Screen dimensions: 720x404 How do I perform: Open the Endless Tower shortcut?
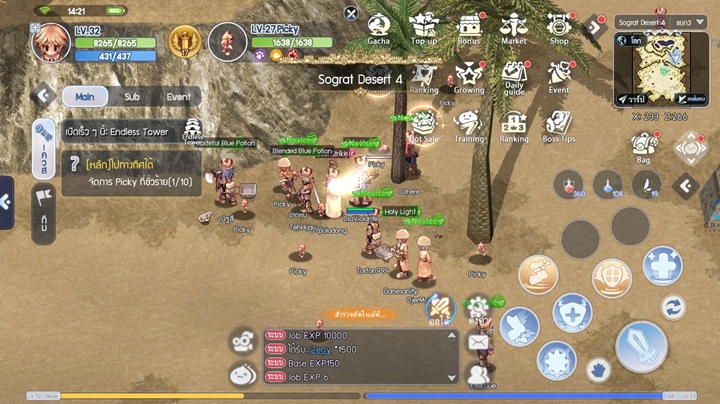point(193,130)
